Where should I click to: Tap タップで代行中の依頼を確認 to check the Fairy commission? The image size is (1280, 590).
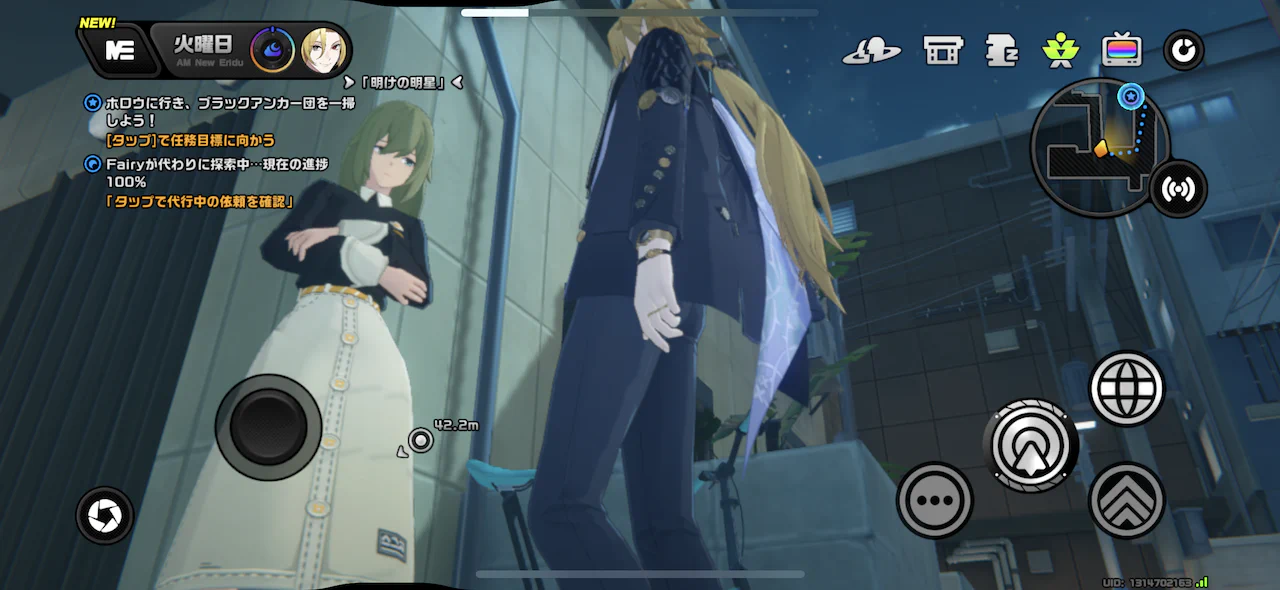200,201
